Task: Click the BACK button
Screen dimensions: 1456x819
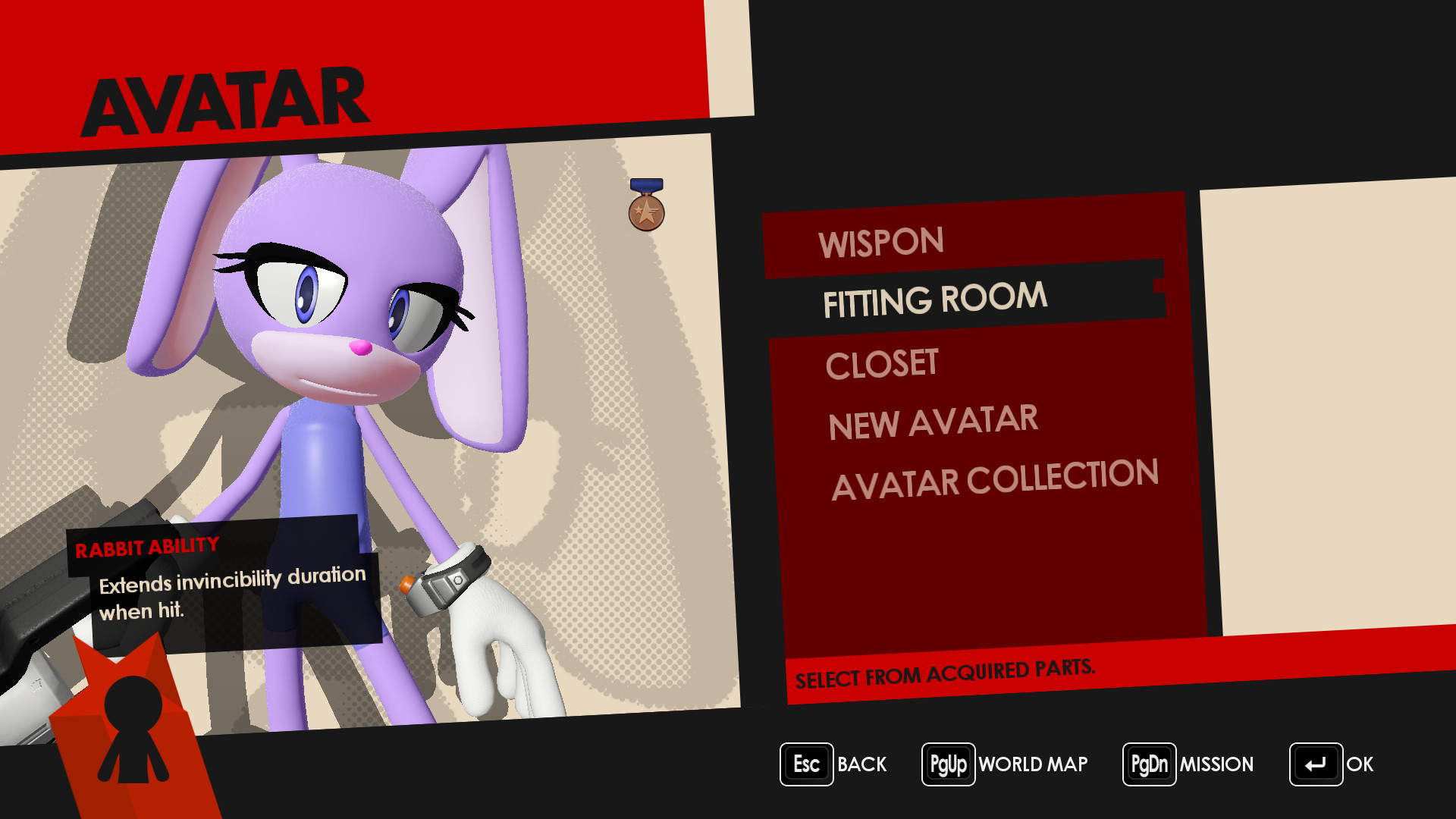Action: tap(861, 764)
